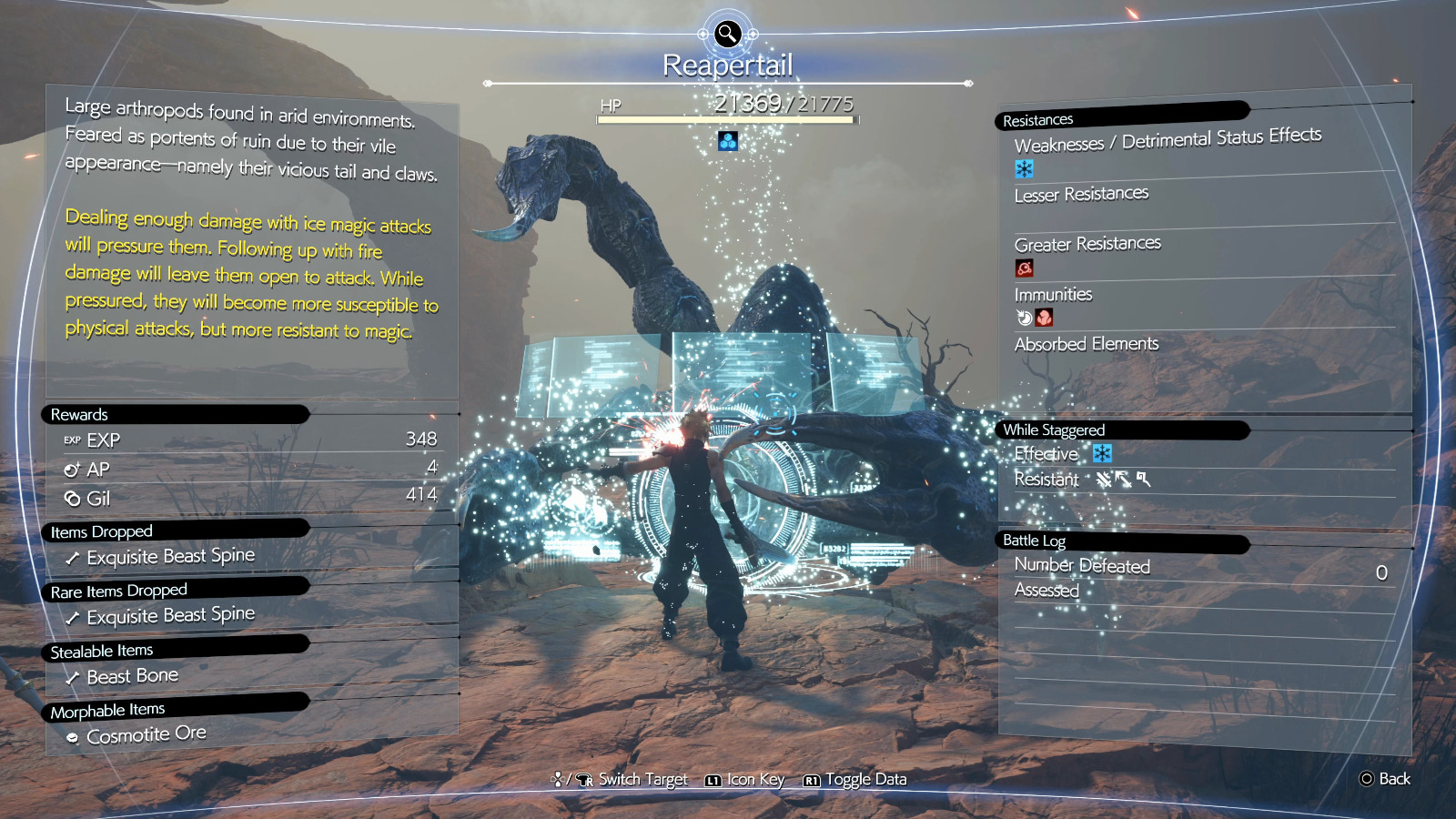Click the ice icon beside Effective
This screenshot has width=1456, height=819.
(1102, 453)
